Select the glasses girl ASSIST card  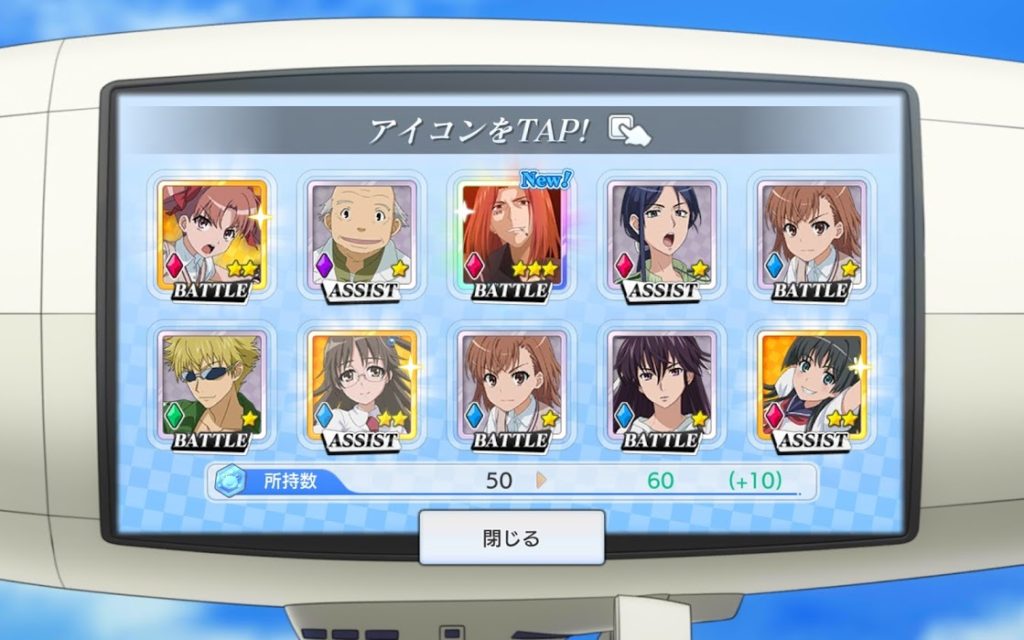[362, 388]
